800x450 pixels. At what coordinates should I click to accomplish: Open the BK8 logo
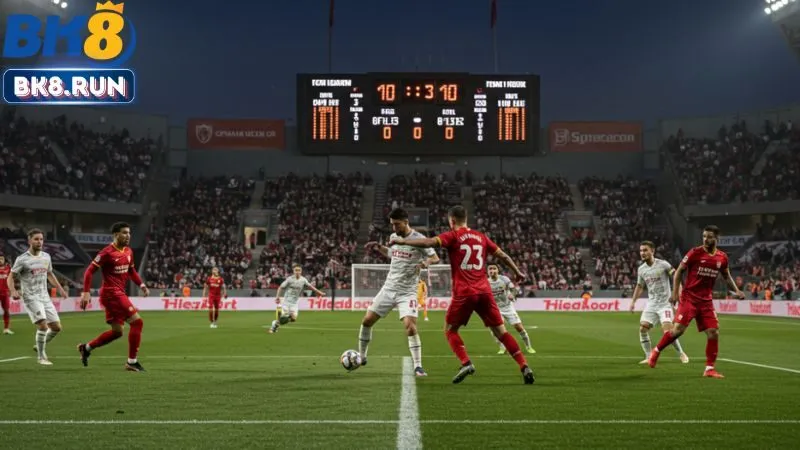68,33
